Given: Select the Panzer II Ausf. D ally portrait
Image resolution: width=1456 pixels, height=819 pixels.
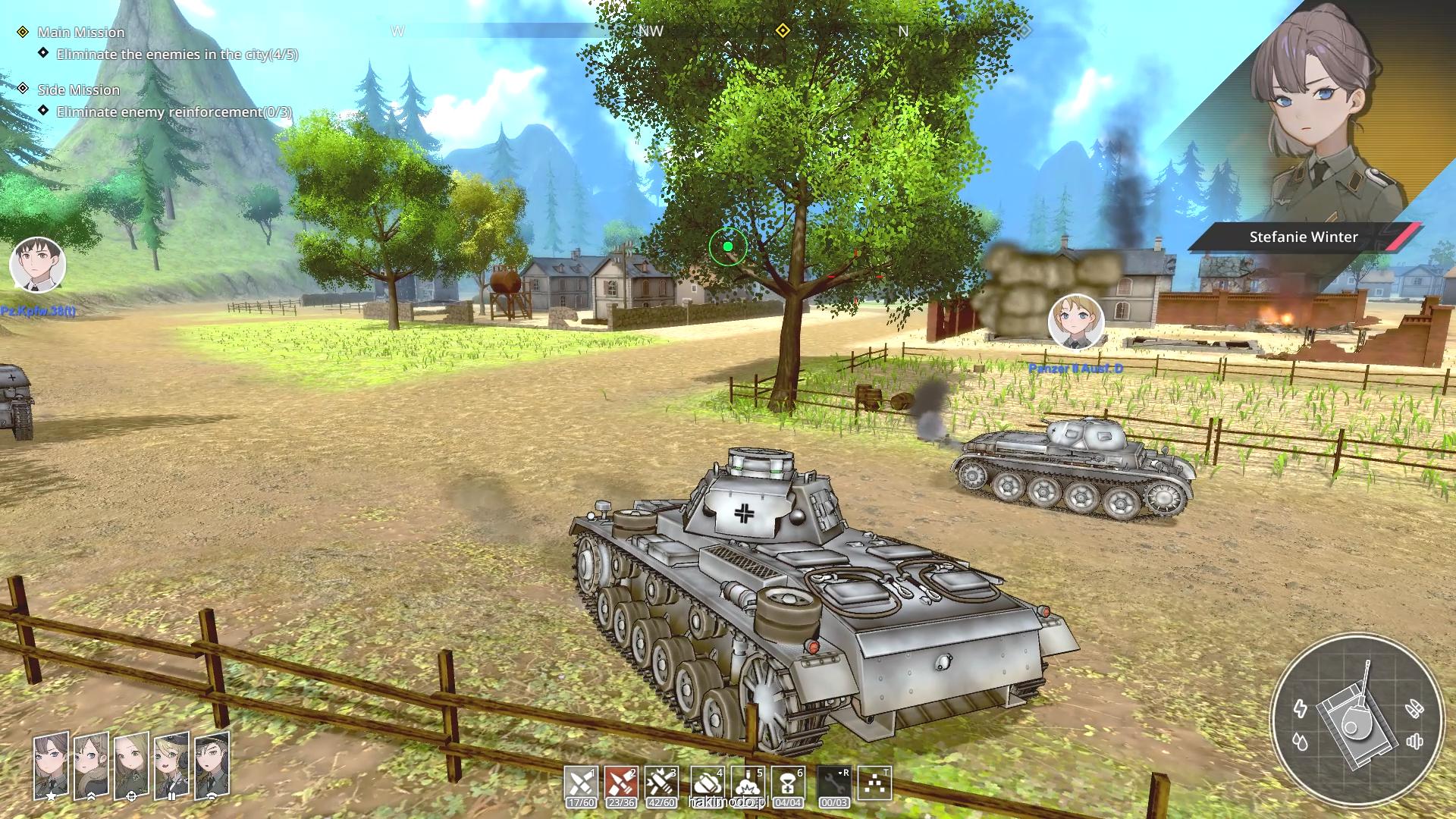Looking at the screenshot, I should (1075, 322).
